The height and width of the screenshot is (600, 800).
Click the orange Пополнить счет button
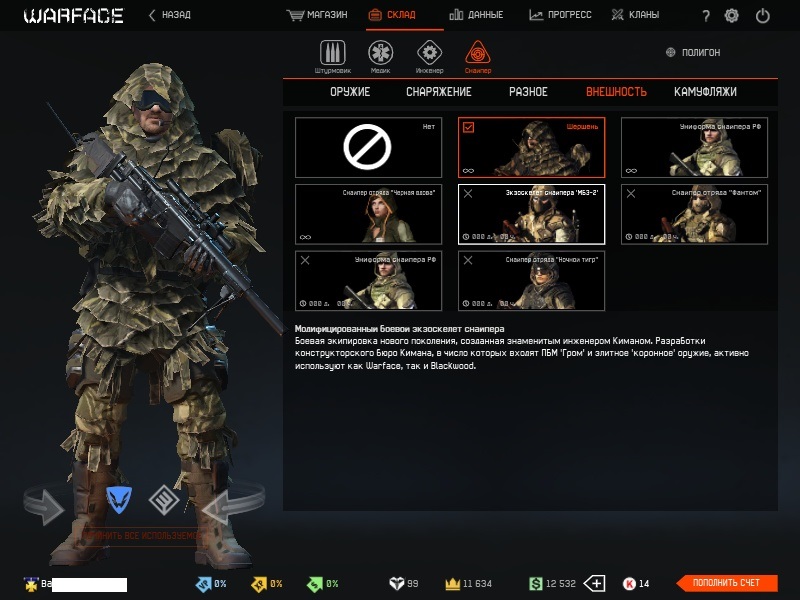(x=727, y=583)
